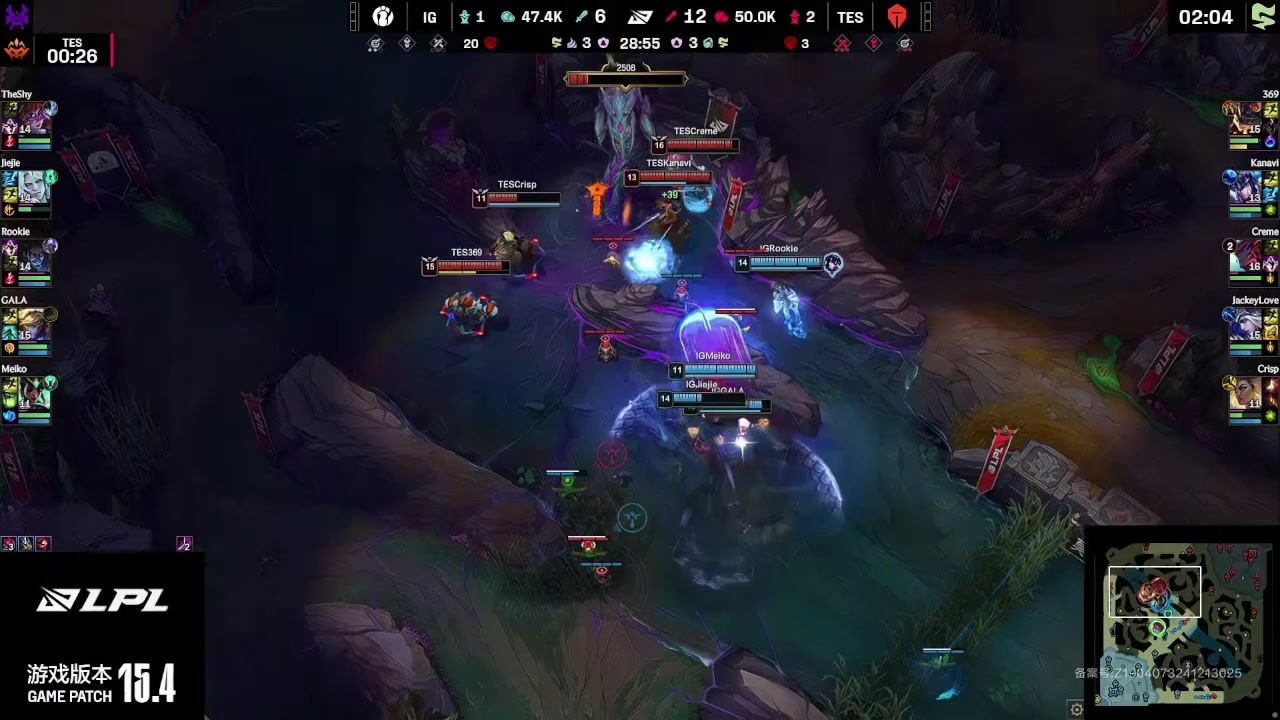1280x720 pixels.
Task: Select Meiko's champion portrait
Action: tap(34, 394)
